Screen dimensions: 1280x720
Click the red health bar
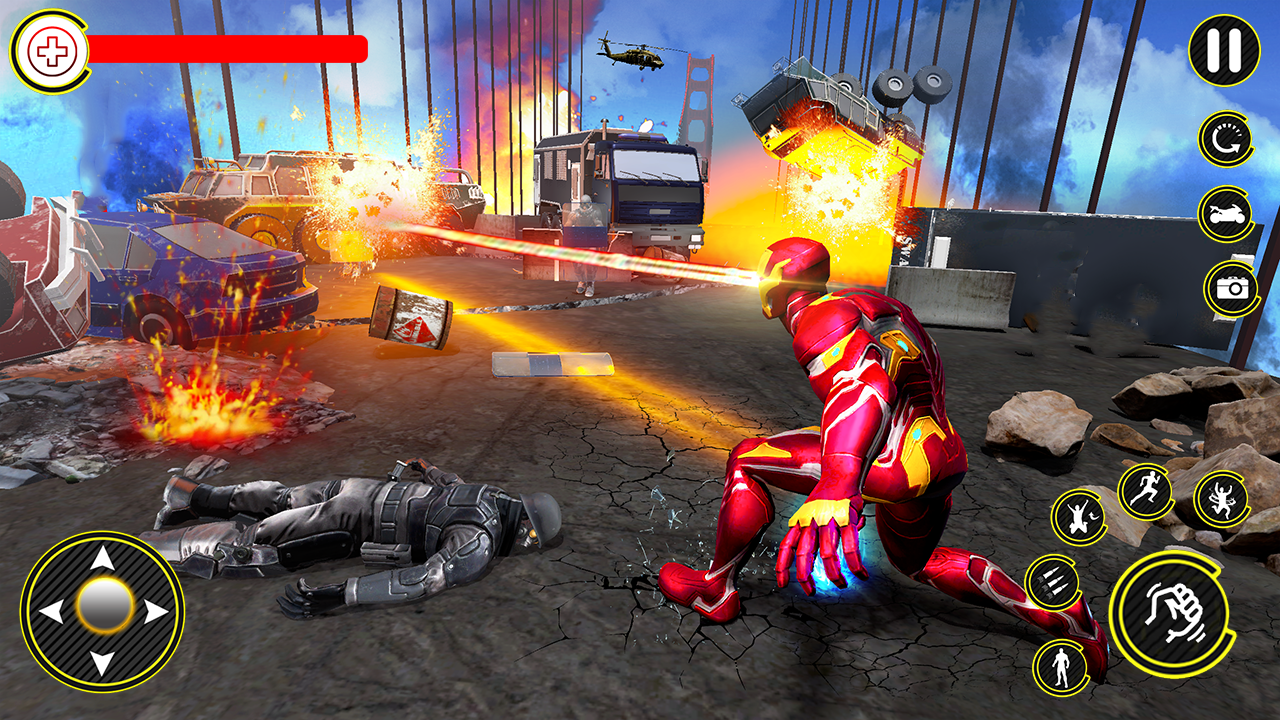(x=230, y=45)
